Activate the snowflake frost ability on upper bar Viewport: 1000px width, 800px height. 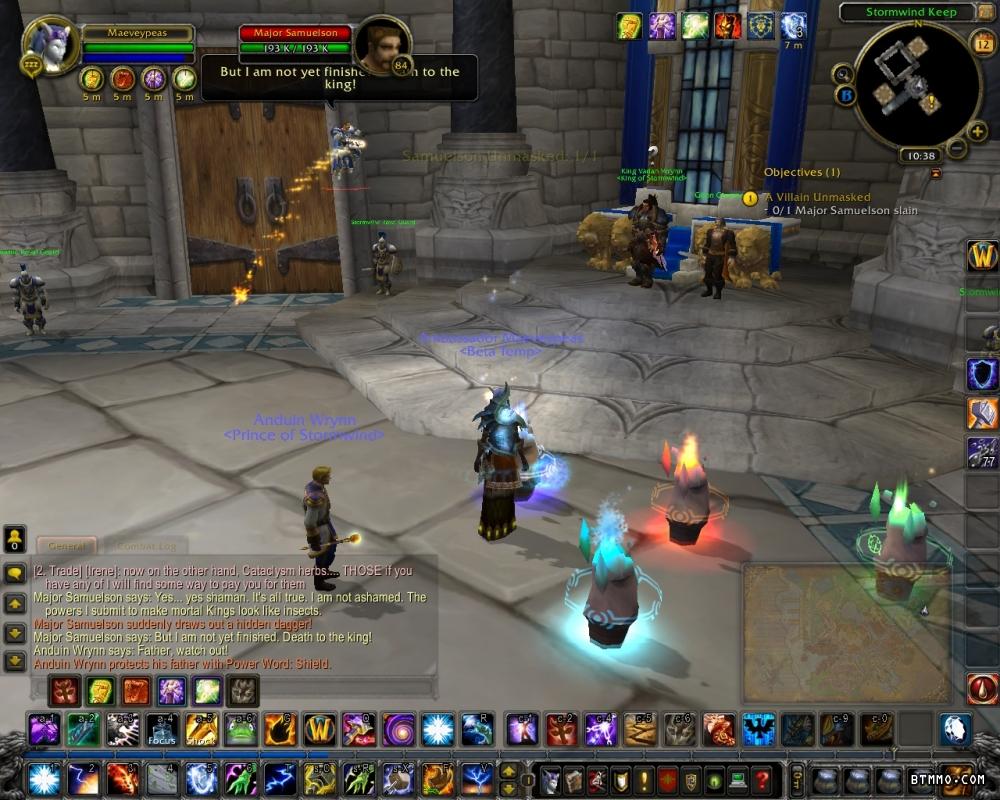tap(437, 729)
